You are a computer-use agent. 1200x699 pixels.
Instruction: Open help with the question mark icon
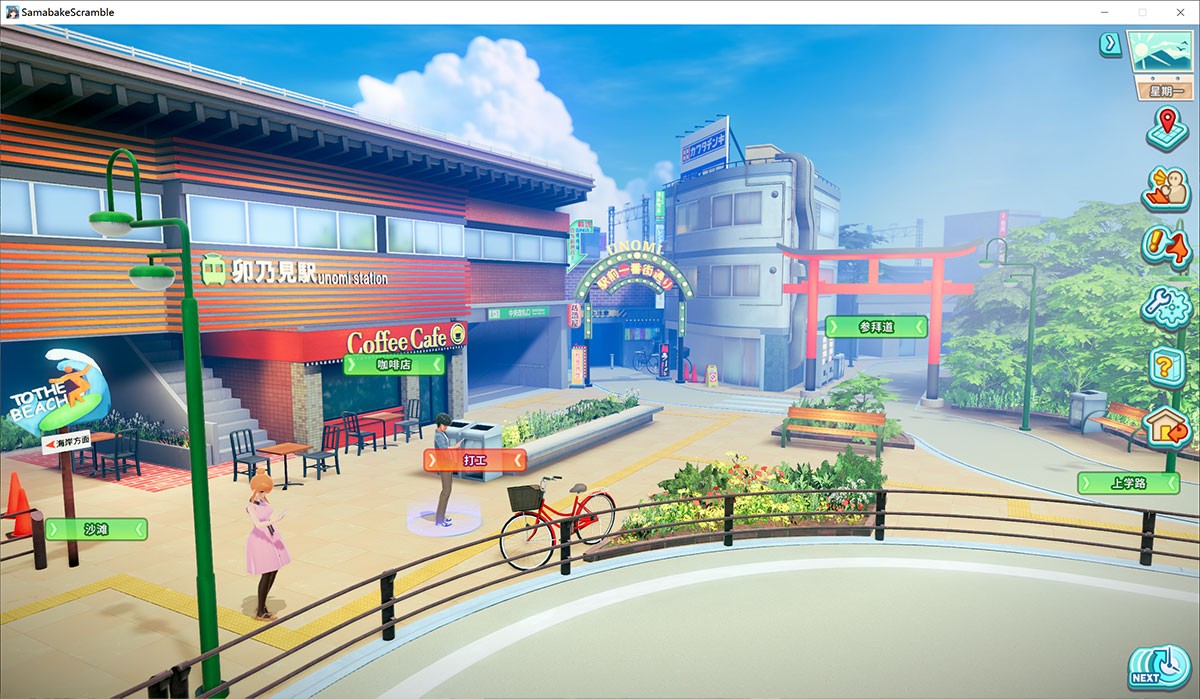pyautogui.click(x=1166, y=367)
